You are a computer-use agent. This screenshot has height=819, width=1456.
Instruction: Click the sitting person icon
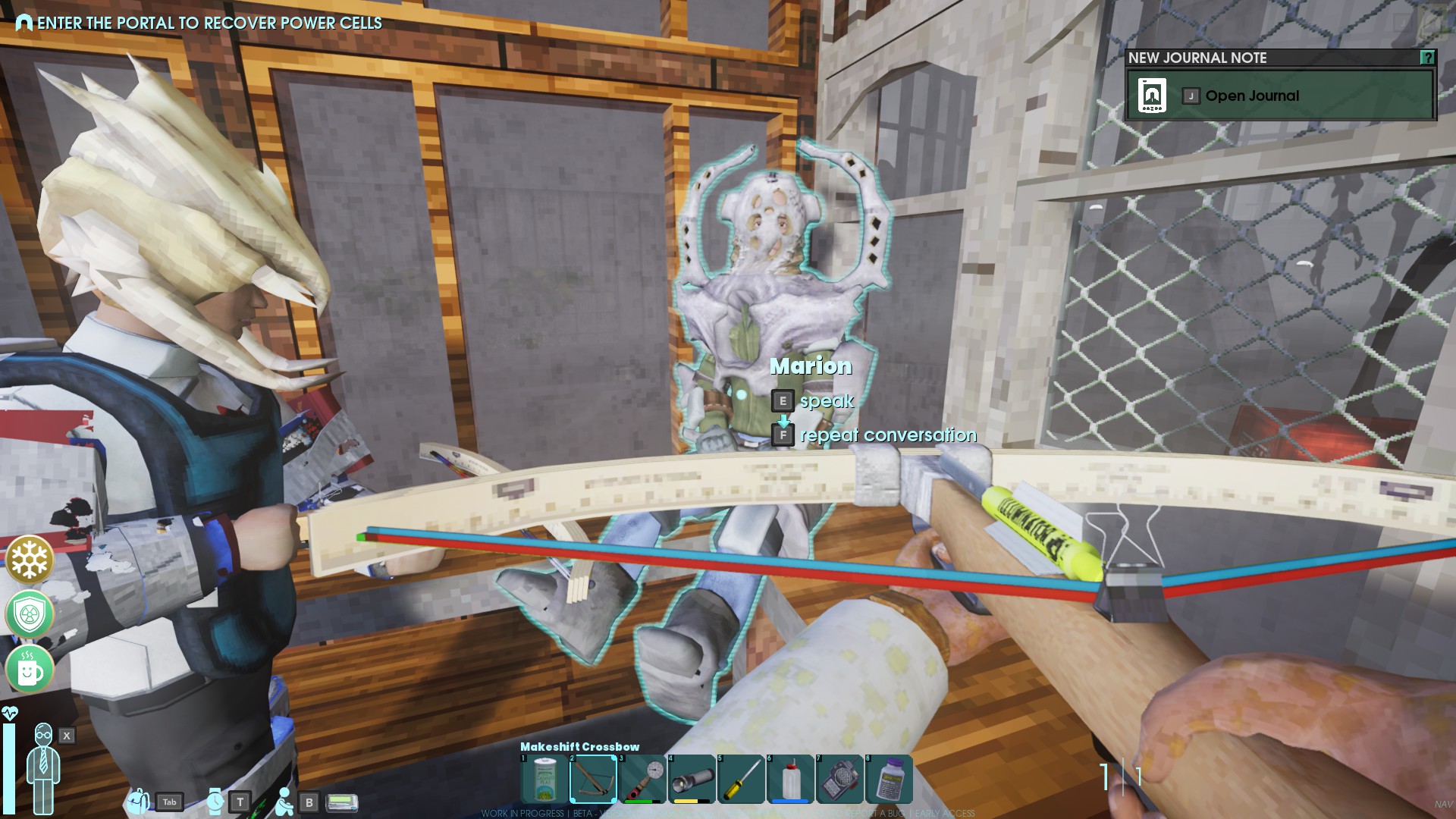coord(284,801)
